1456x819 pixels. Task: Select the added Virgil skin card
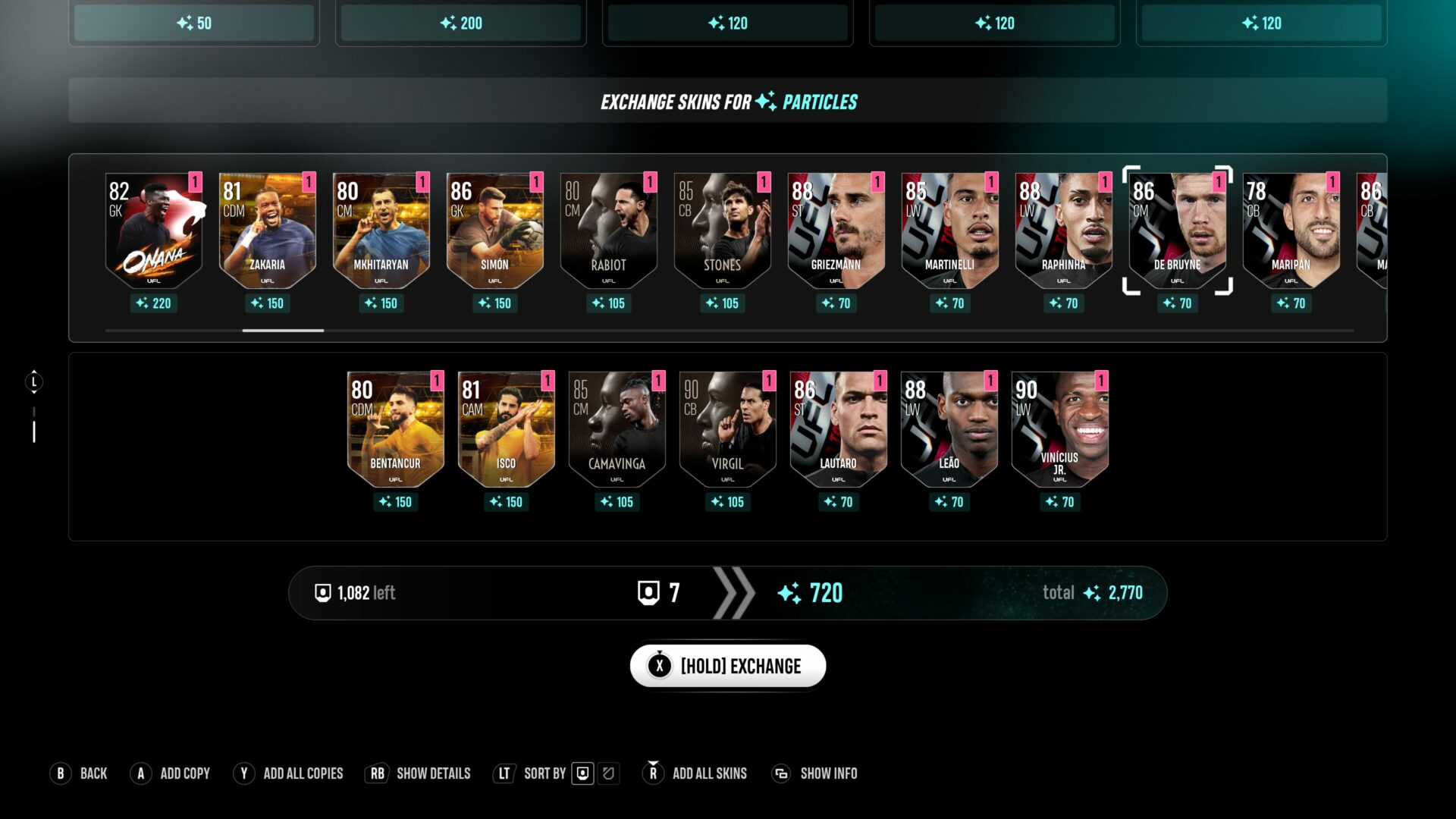pyautogui.click(x=727, y=430)
